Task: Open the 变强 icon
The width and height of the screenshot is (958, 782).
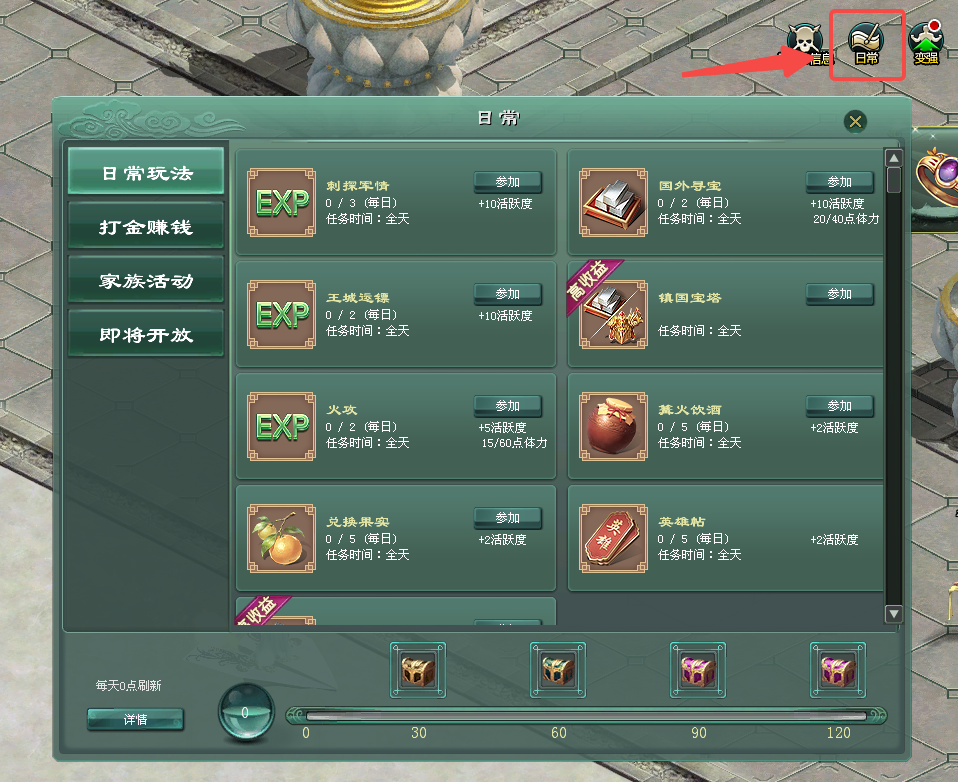Action: click(x=927, y=44)
